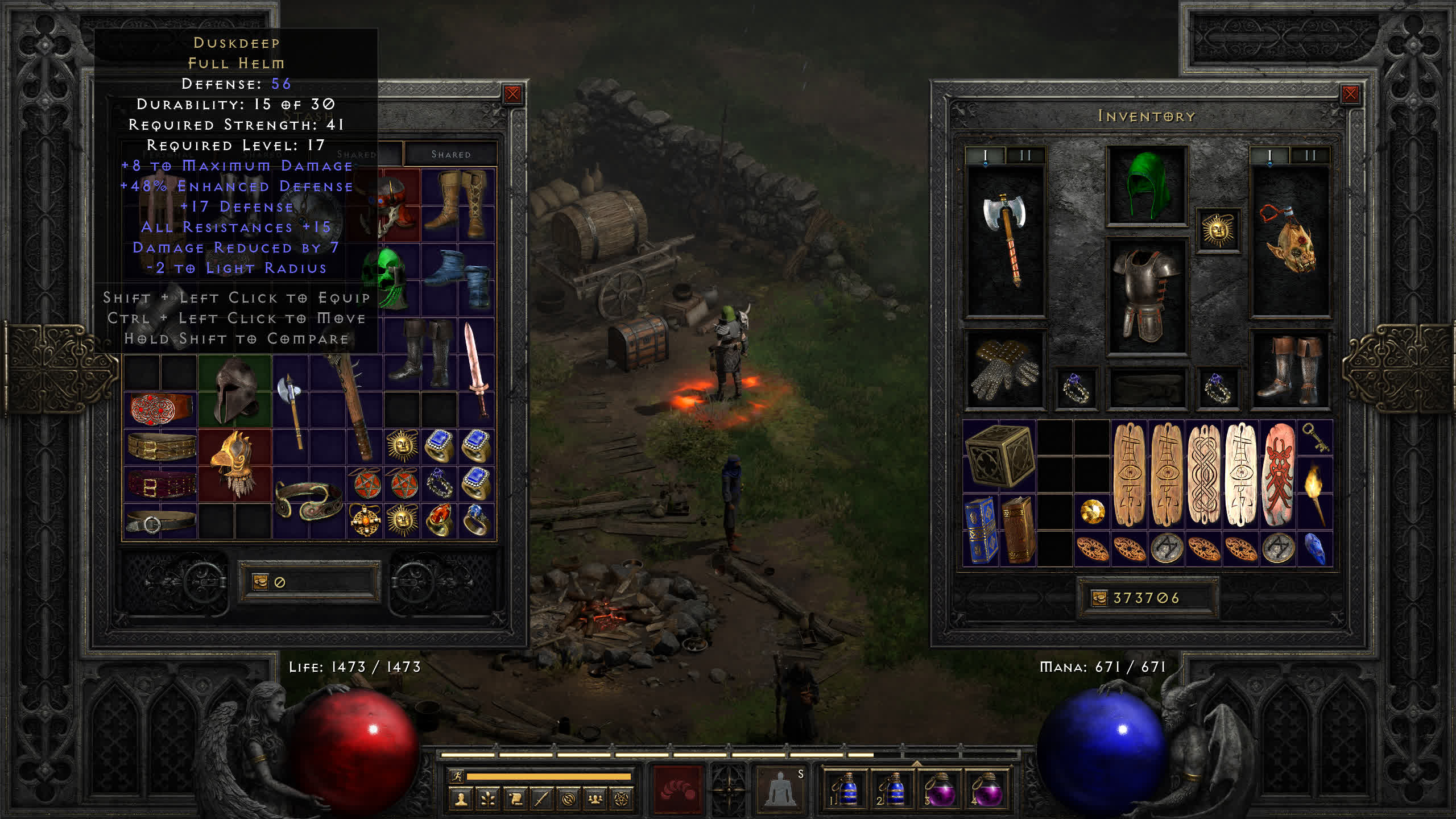Click the inventory gold coin button
This screenshot has width=1456, height=819.
click(1099, 598)
